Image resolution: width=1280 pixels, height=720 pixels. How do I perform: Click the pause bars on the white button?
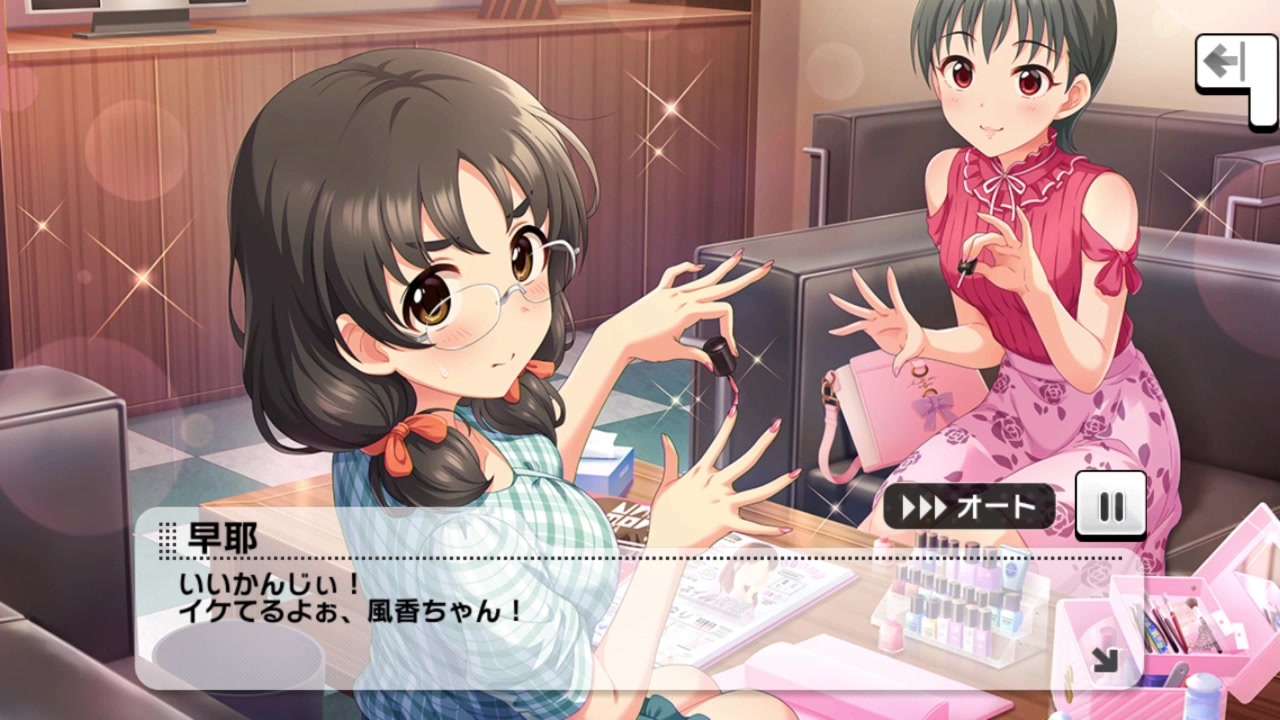[1113, 507]
